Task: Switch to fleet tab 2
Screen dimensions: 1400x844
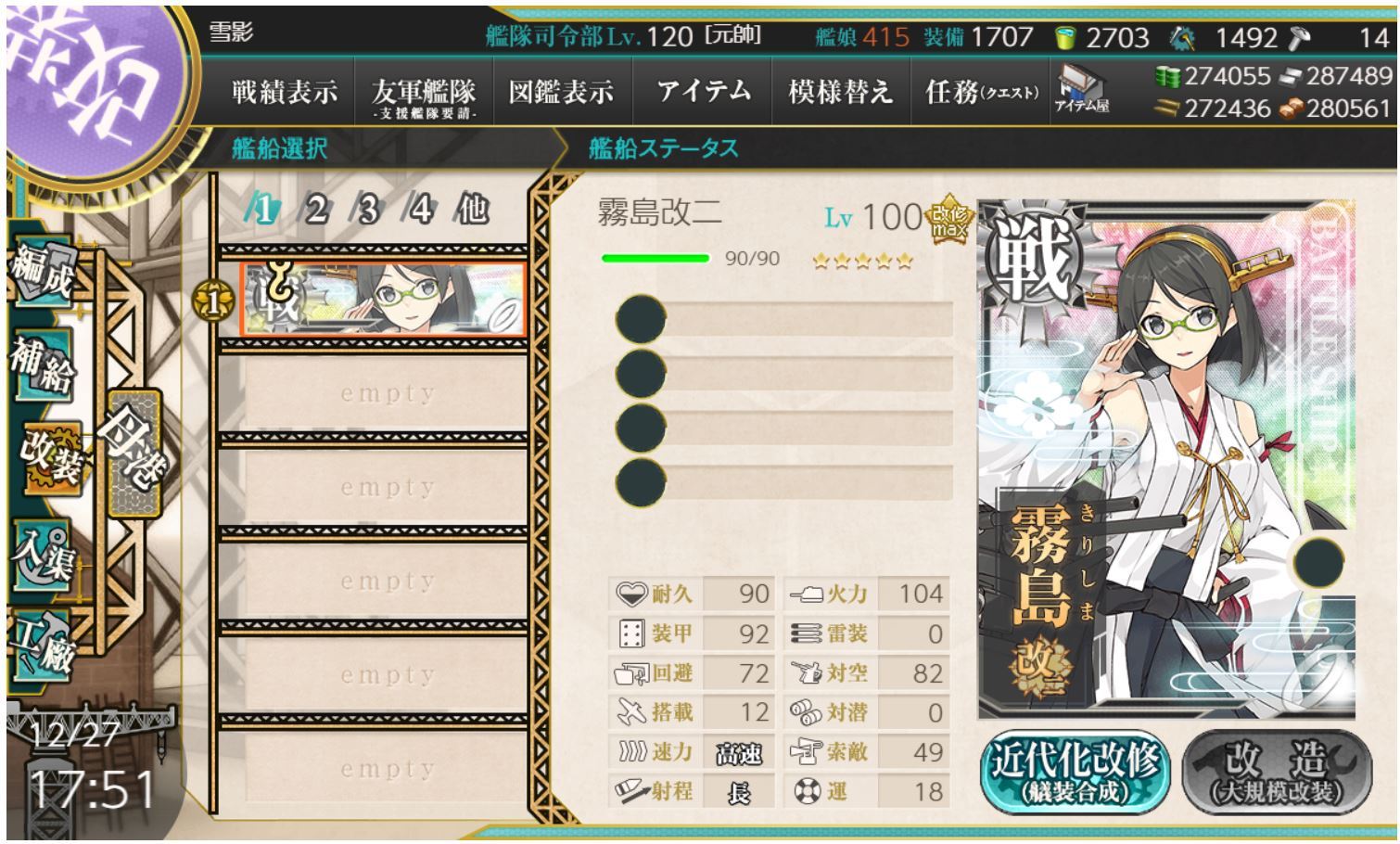Action: click(316, 211)
